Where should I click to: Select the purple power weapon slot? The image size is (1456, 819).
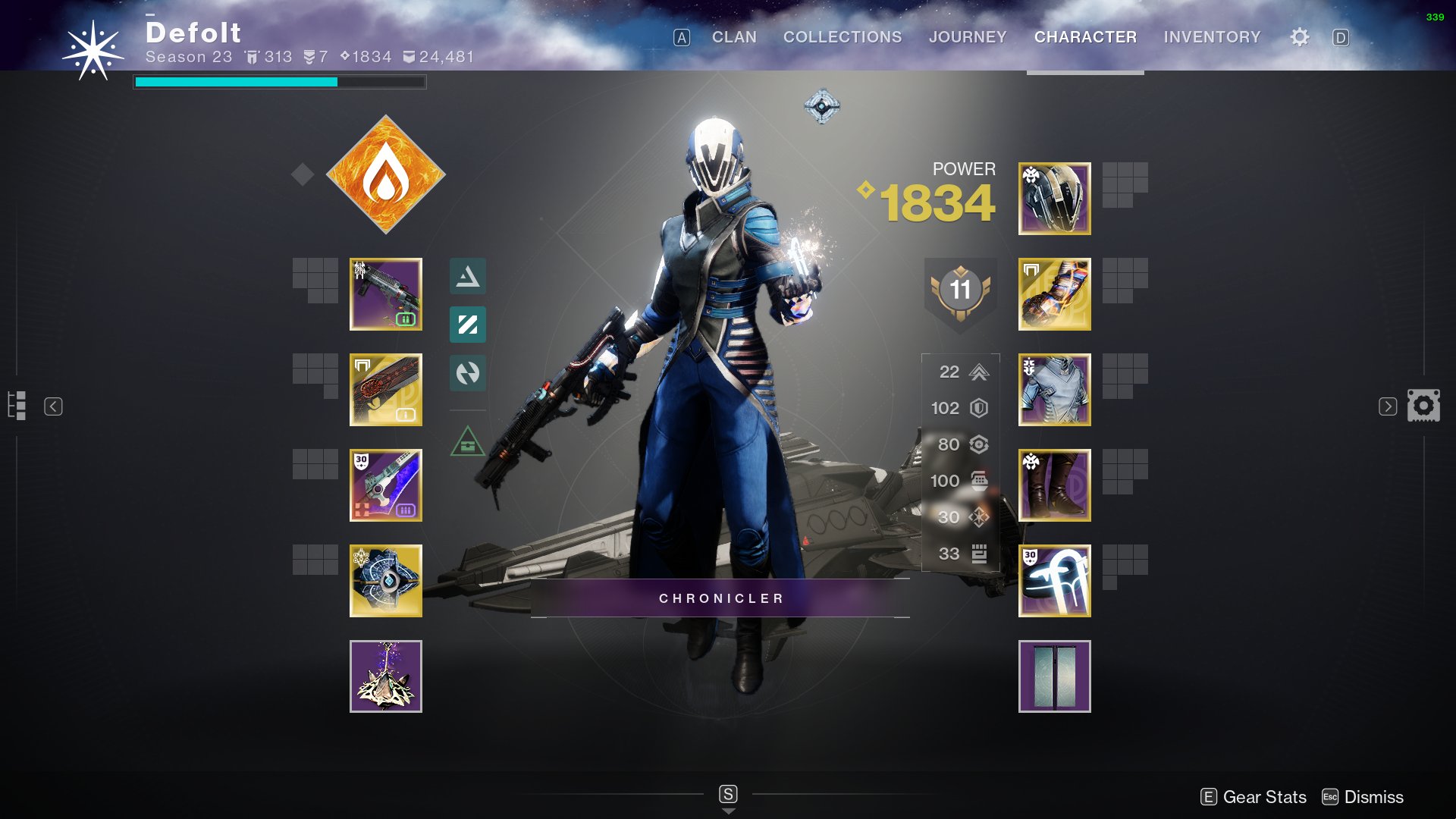386,485
